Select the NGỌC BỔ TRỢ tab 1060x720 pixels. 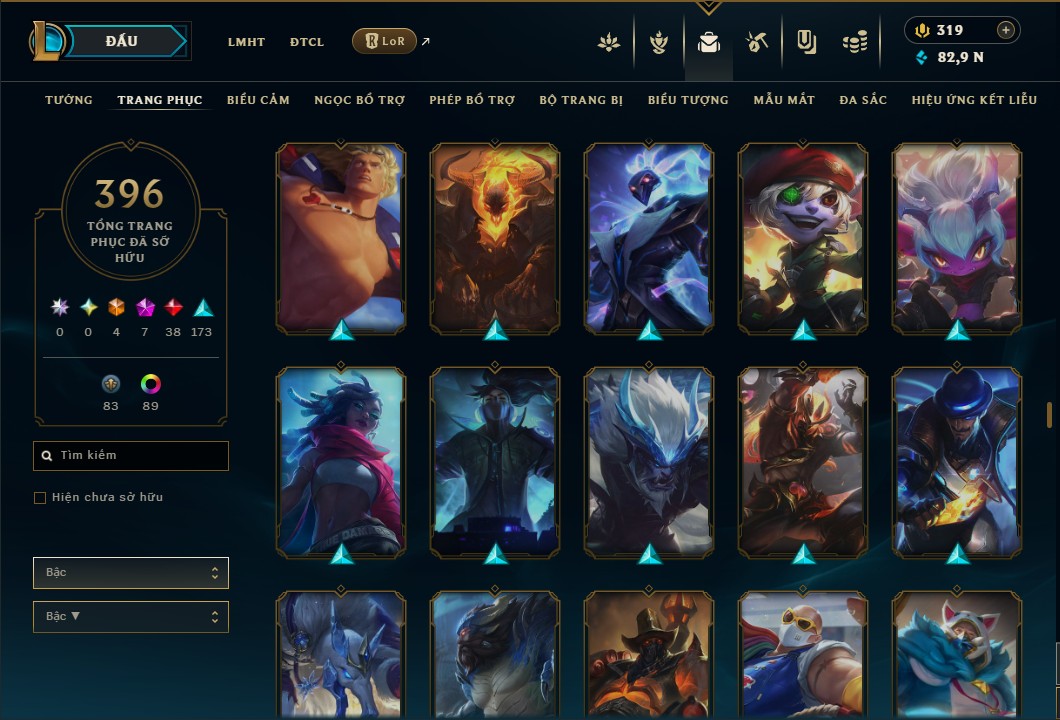coord(359,100)
